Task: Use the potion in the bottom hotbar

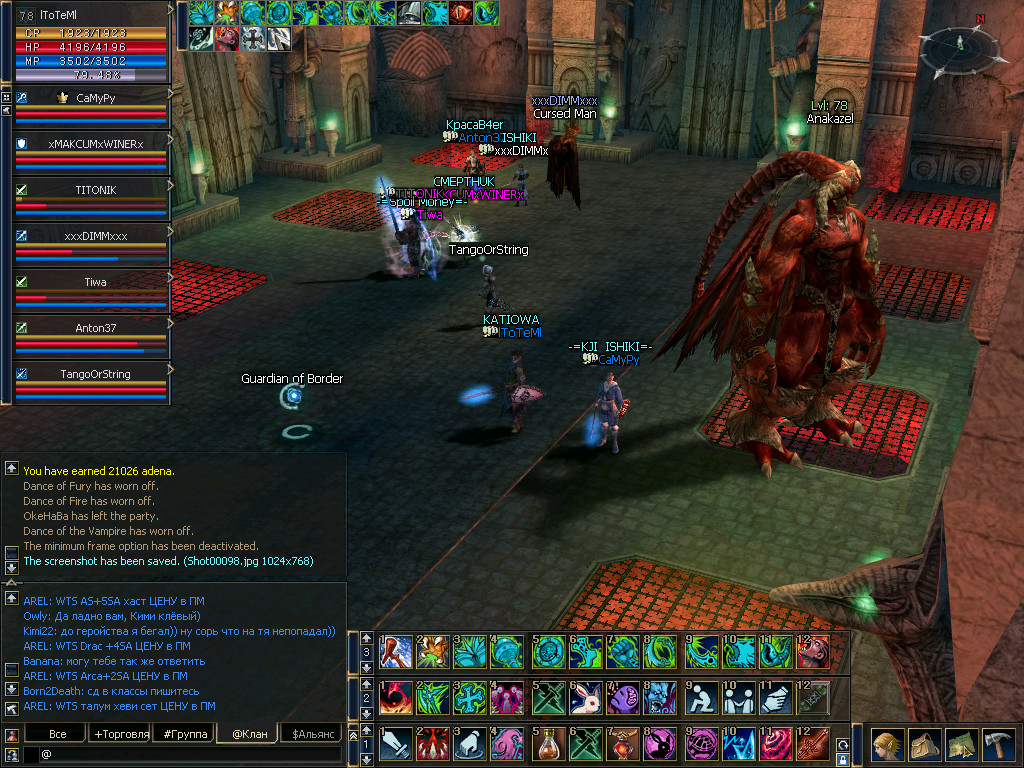Action: [x=546, y=744]
